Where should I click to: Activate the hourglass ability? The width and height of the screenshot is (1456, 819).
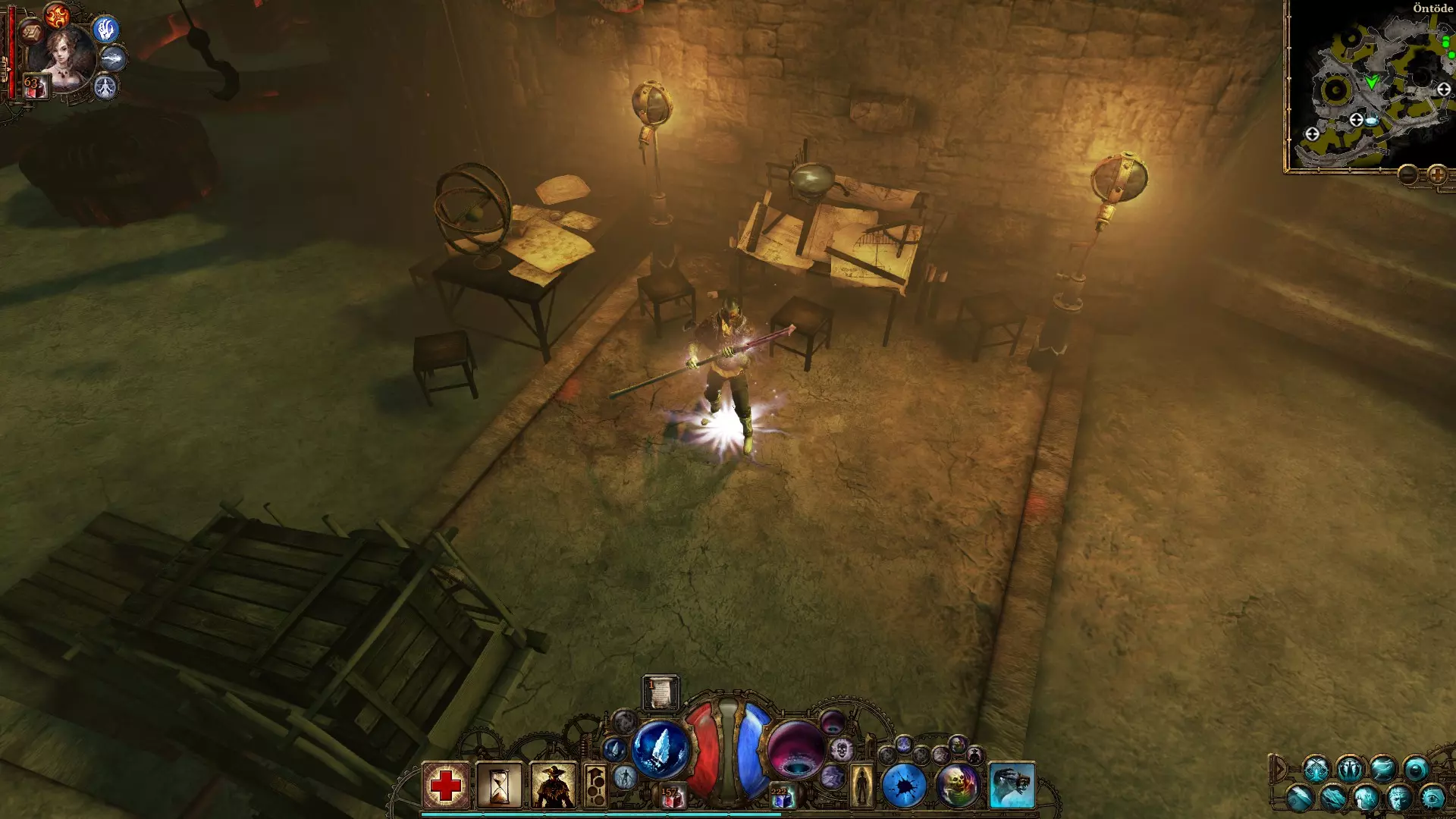[499, 785]
